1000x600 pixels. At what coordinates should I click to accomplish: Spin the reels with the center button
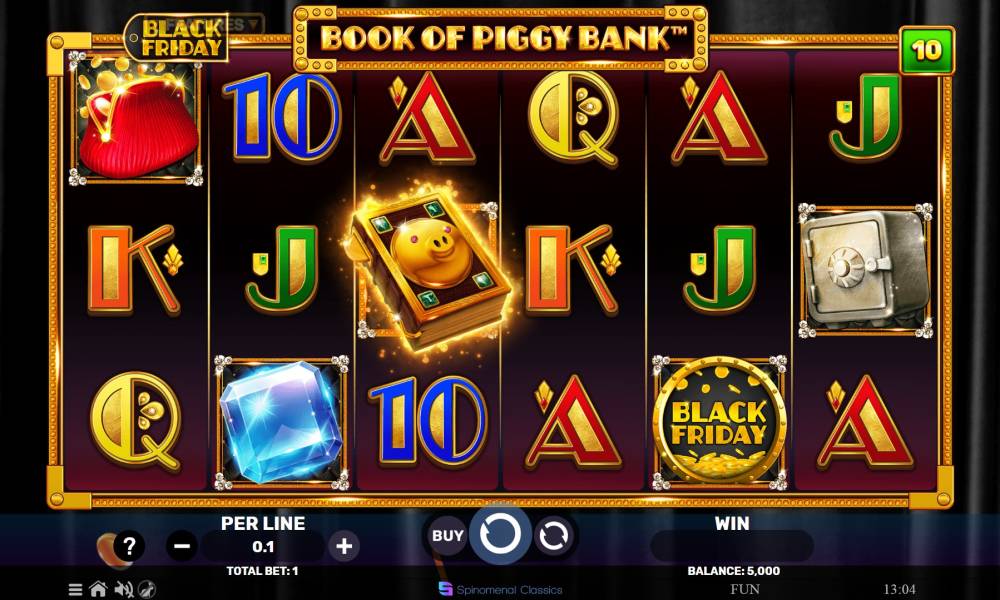point(500,535)
